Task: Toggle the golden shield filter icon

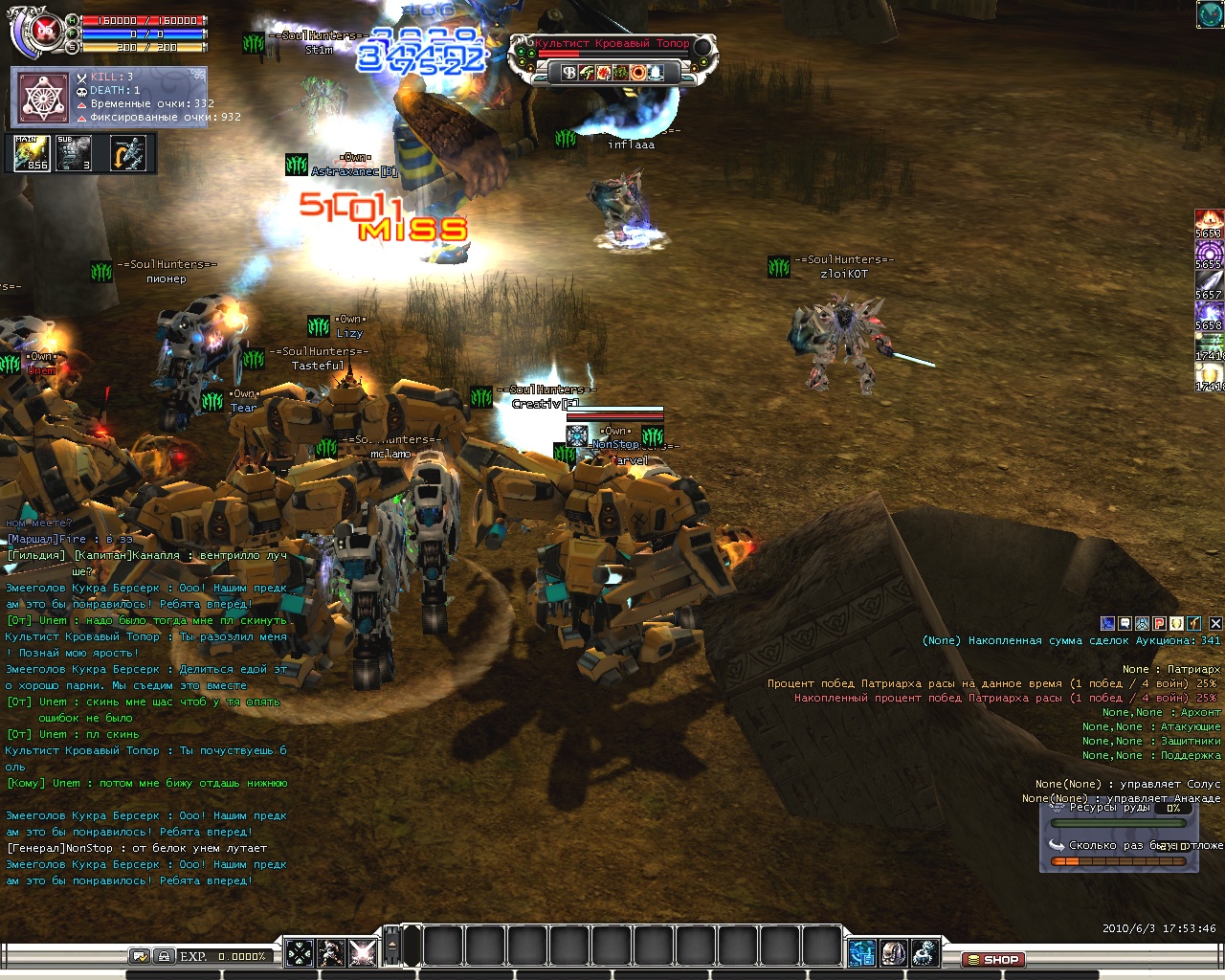Action: point(1176,623)
